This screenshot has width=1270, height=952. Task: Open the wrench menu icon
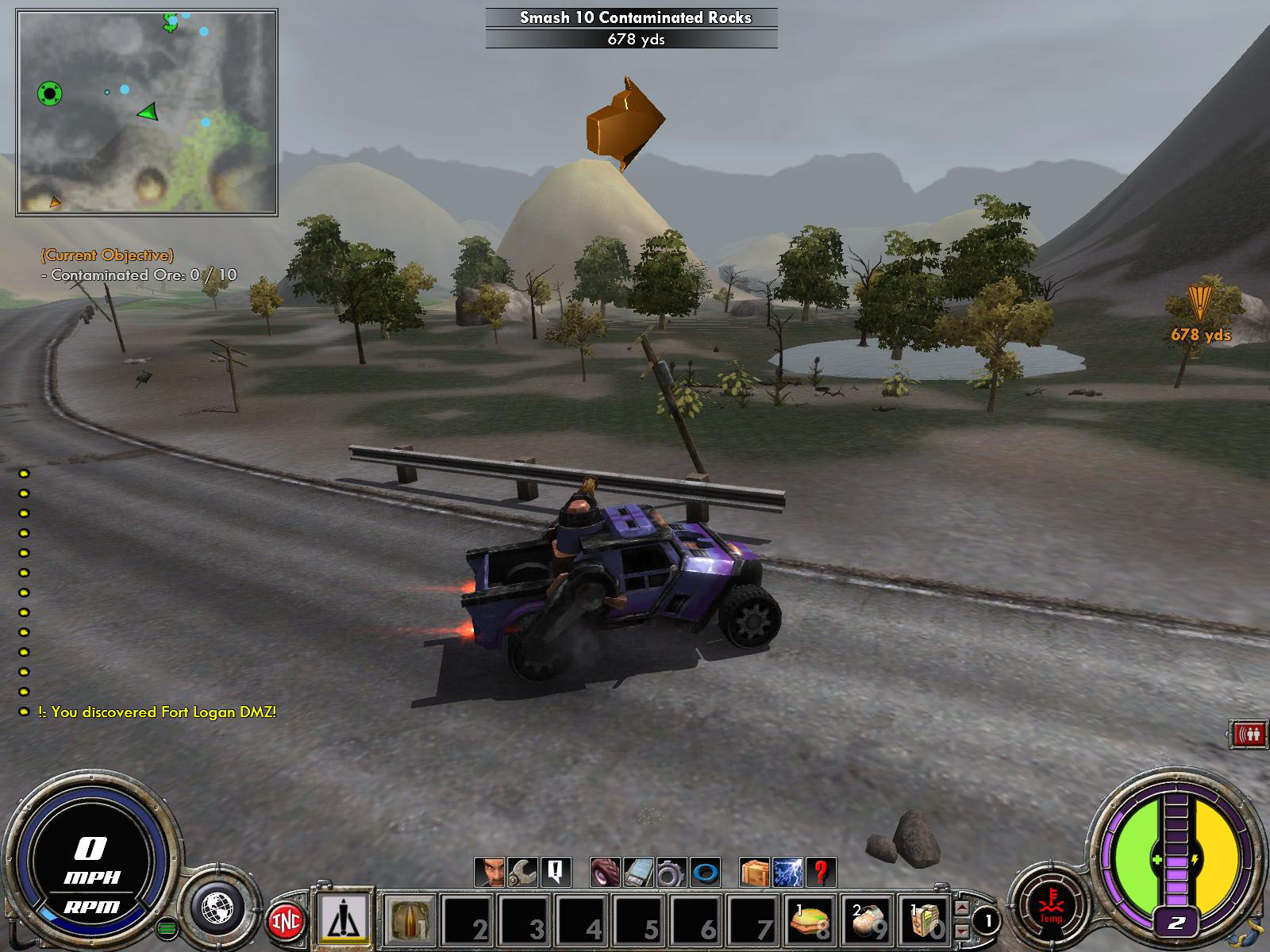(522, 873)
